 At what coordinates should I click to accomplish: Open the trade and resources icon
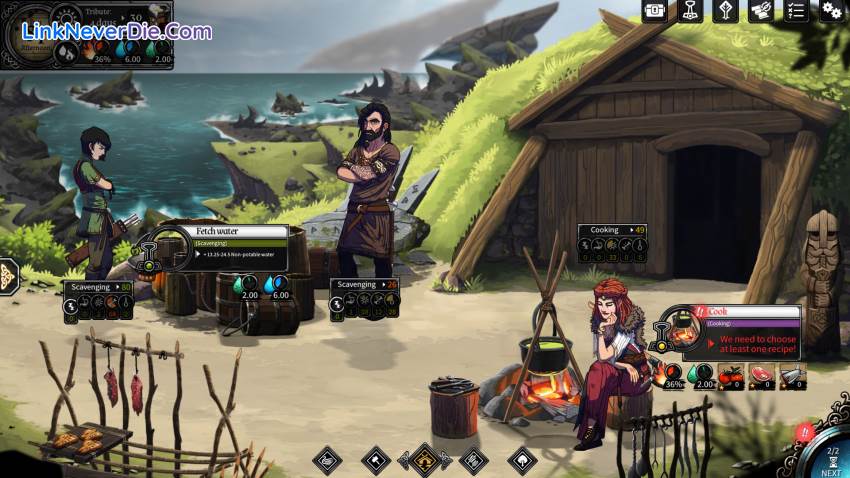(761, 11)
